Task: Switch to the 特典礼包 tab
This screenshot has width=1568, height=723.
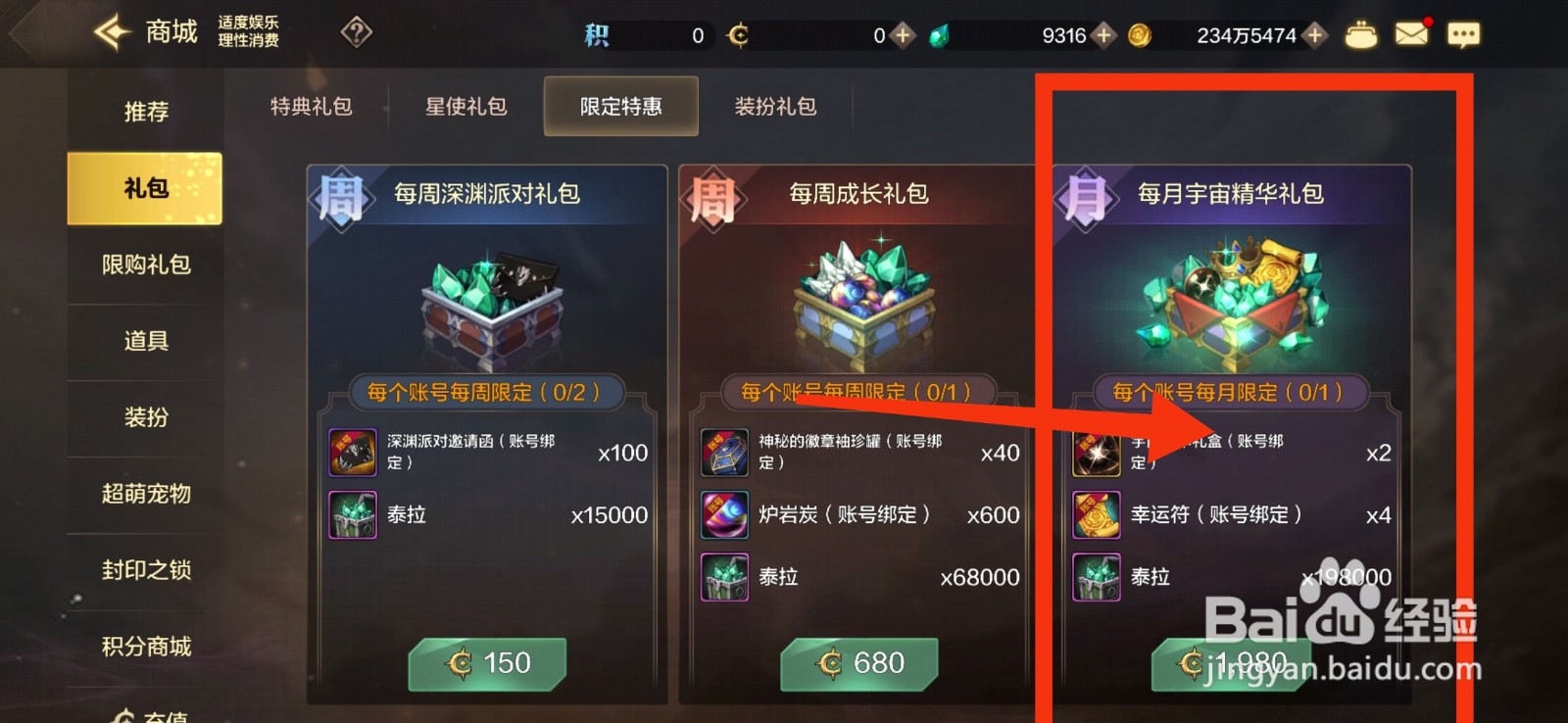Action: pos(311,106)
